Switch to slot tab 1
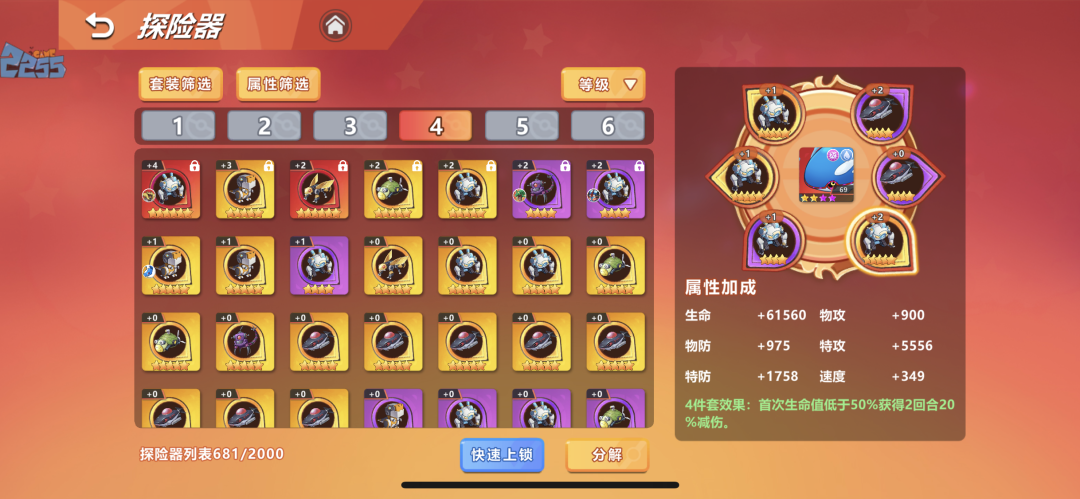This screenshot has width=1080, height=499. click(x=178, y=126)
